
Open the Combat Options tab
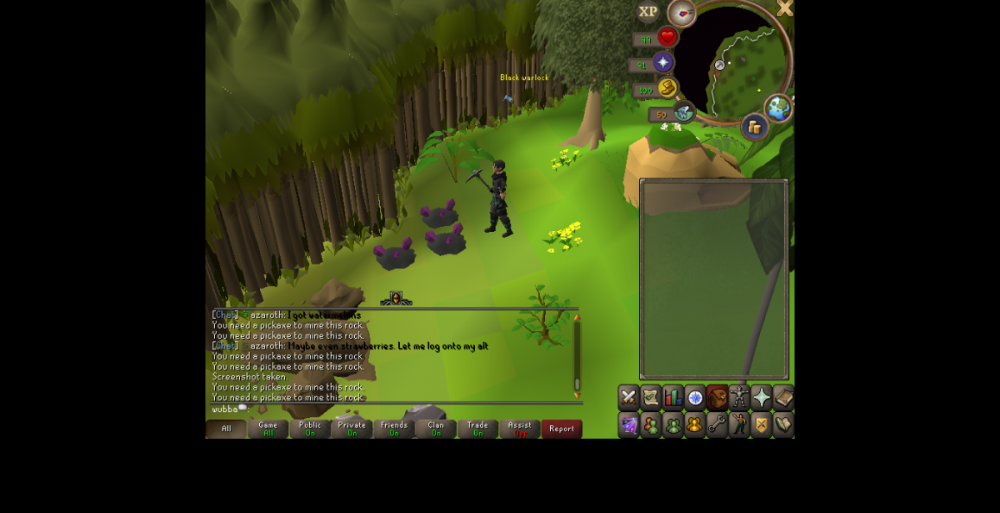[x=628, y=397]
